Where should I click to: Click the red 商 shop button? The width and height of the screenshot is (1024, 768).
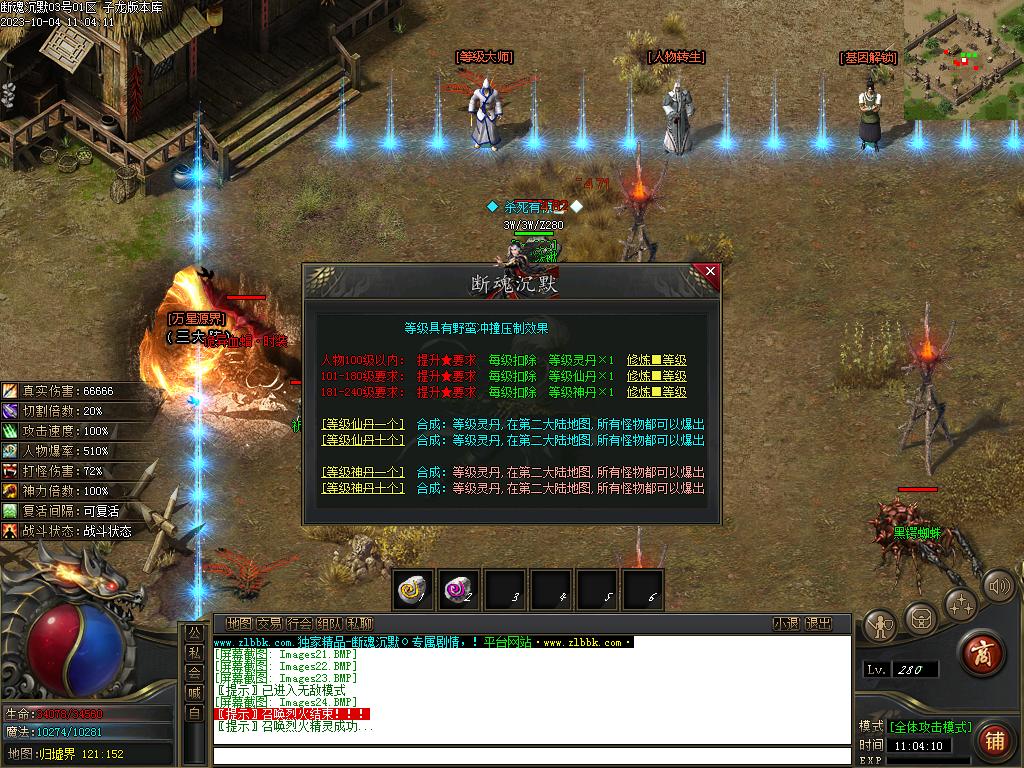point(982,654)
